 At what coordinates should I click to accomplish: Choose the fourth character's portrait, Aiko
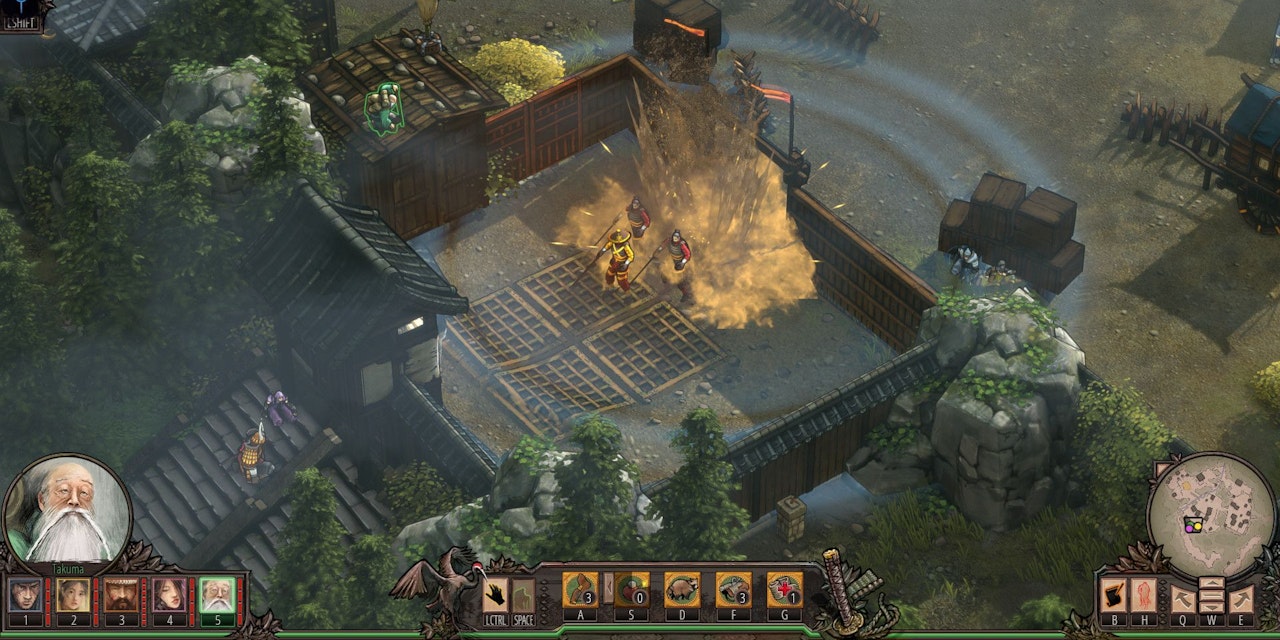pos(169,595)
